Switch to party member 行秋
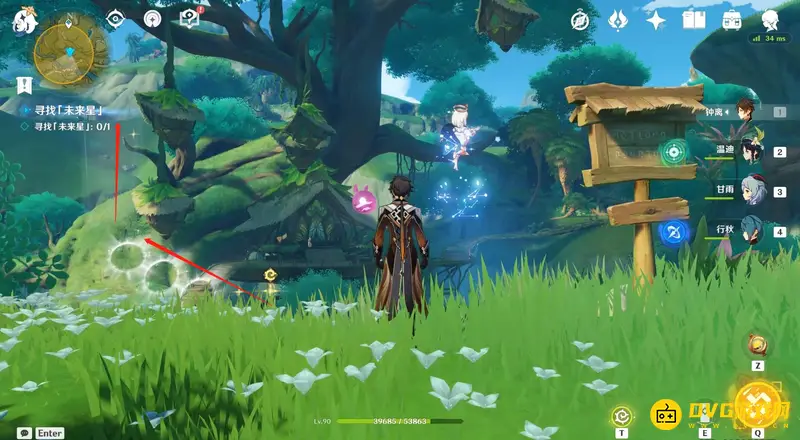Screen dimensions: 800x440 [x=751, y=229]
